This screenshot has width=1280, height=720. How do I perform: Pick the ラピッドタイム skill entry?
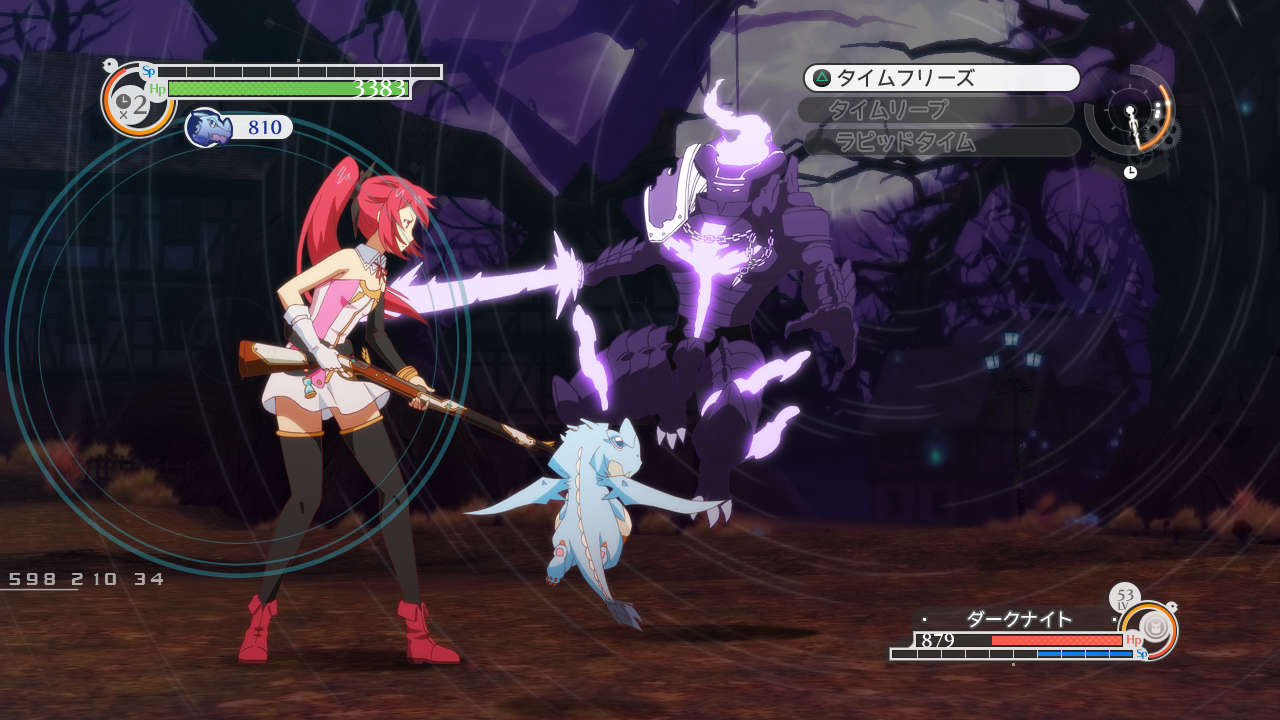coord(941,142)
